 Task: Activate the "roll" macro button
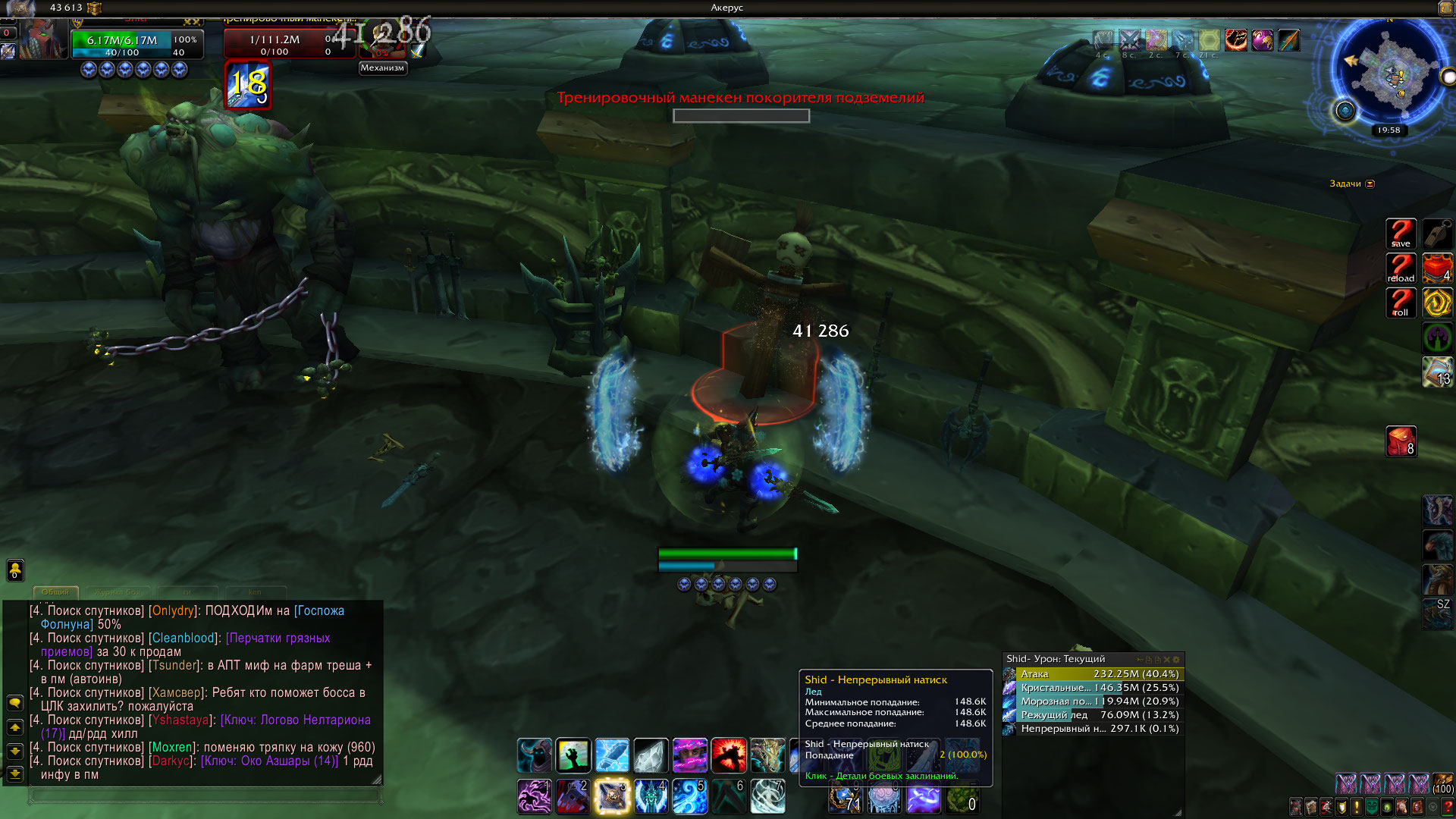click(1400, 303)
